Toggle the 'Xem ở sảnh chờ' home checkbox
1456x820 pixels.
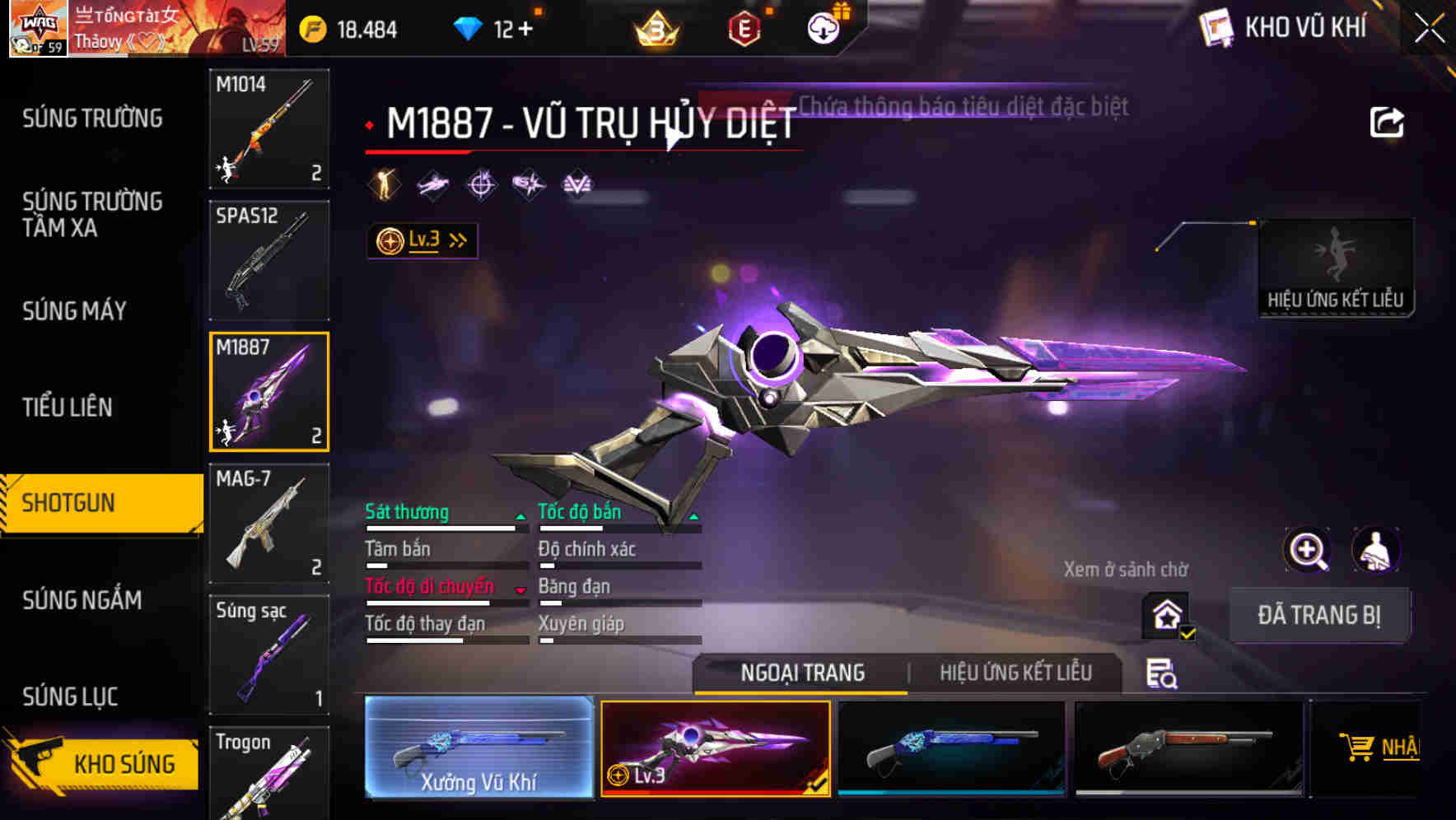1164,616
